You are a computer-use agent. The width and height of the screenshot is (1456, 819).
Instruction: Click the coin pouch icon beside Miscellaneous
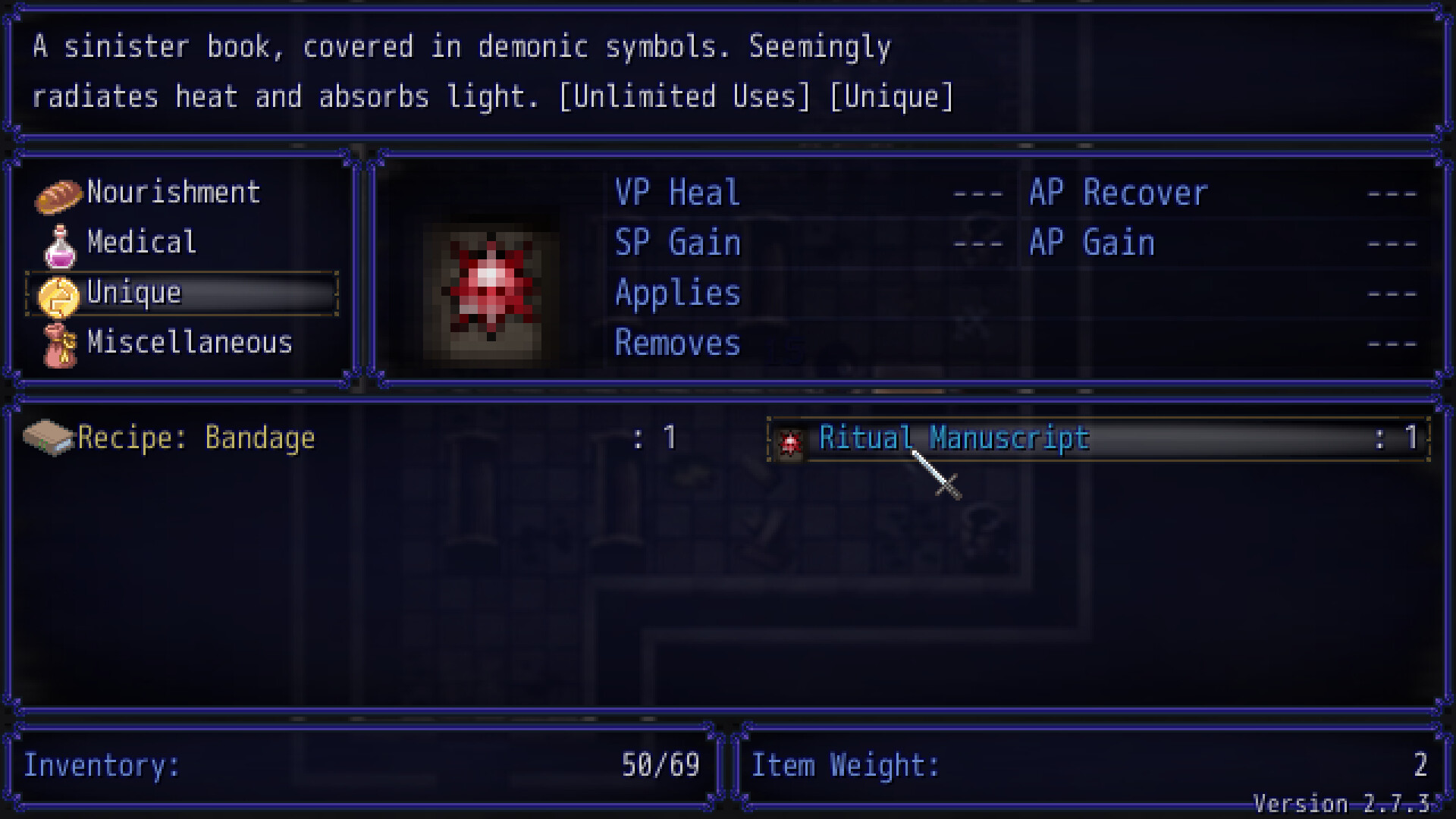coord(59,344)
